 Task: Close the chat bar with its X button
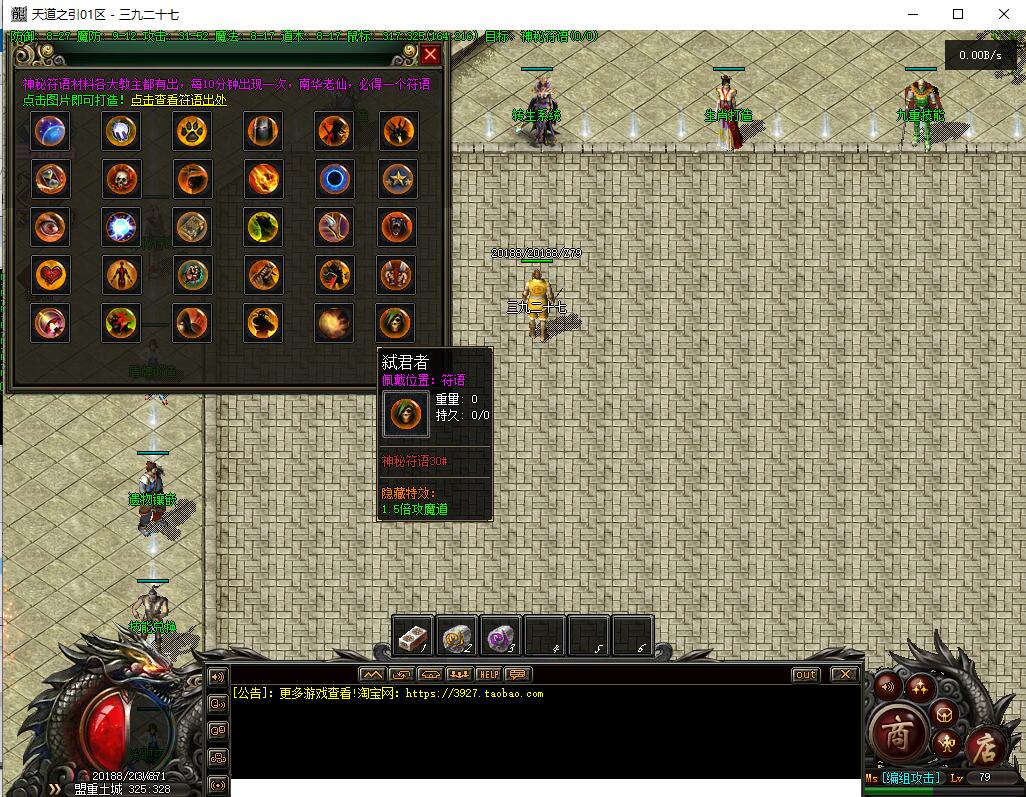click(x=845, y=675)
